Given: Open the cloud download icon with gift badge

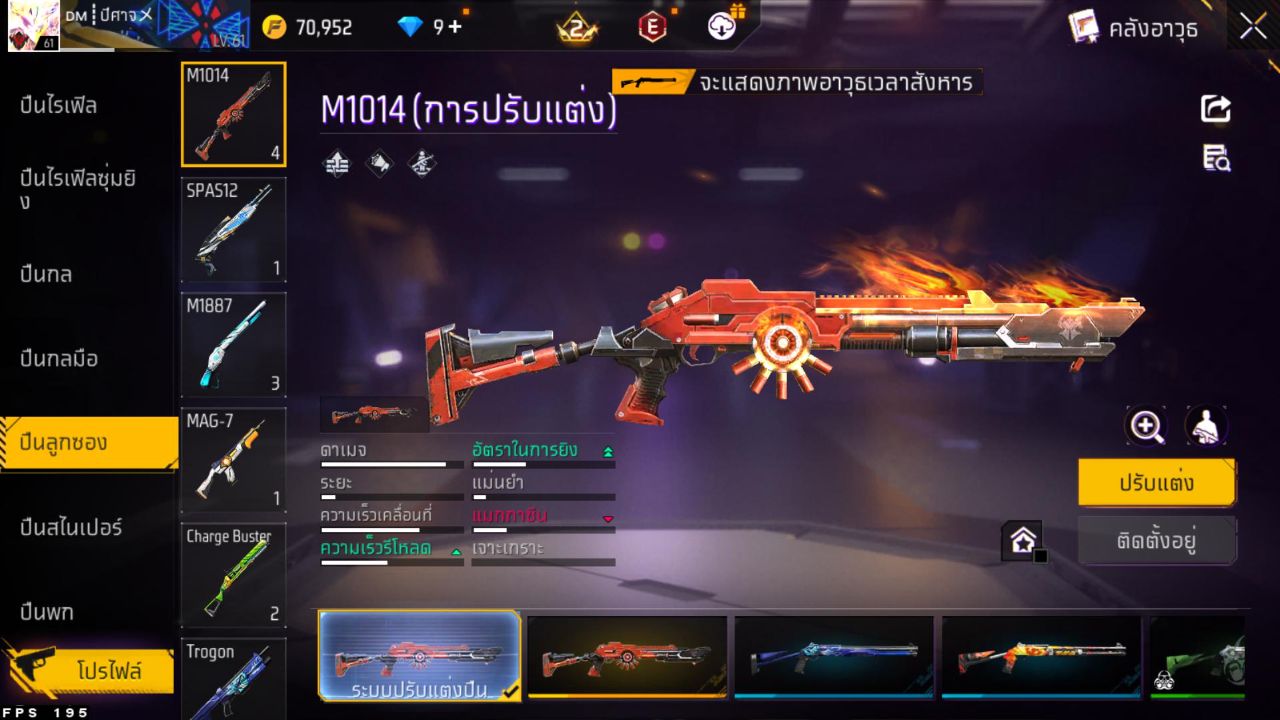Looking at the screenshot, I should (720, 27).
